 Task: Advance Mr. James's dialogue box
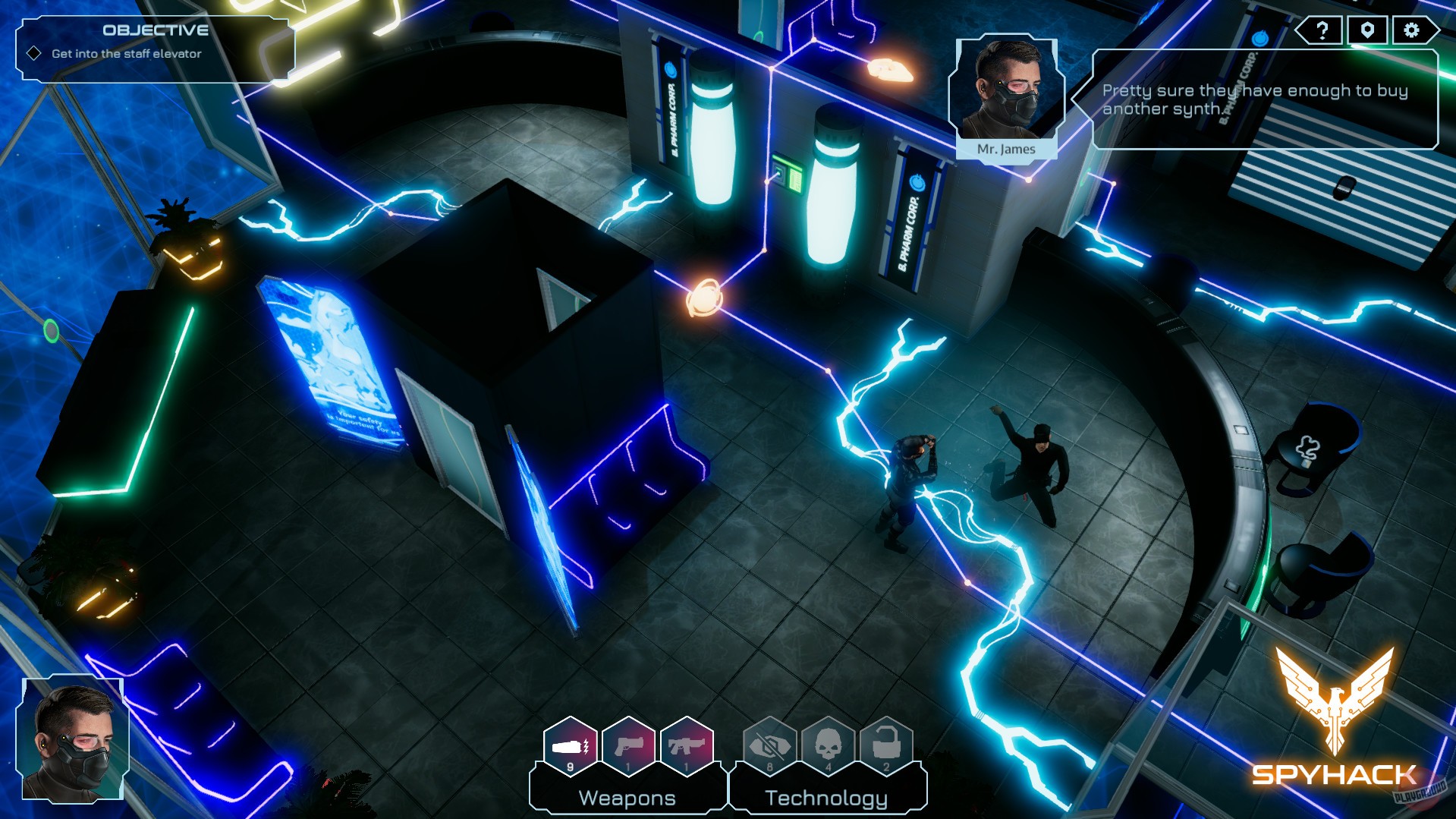(1266, 99)
